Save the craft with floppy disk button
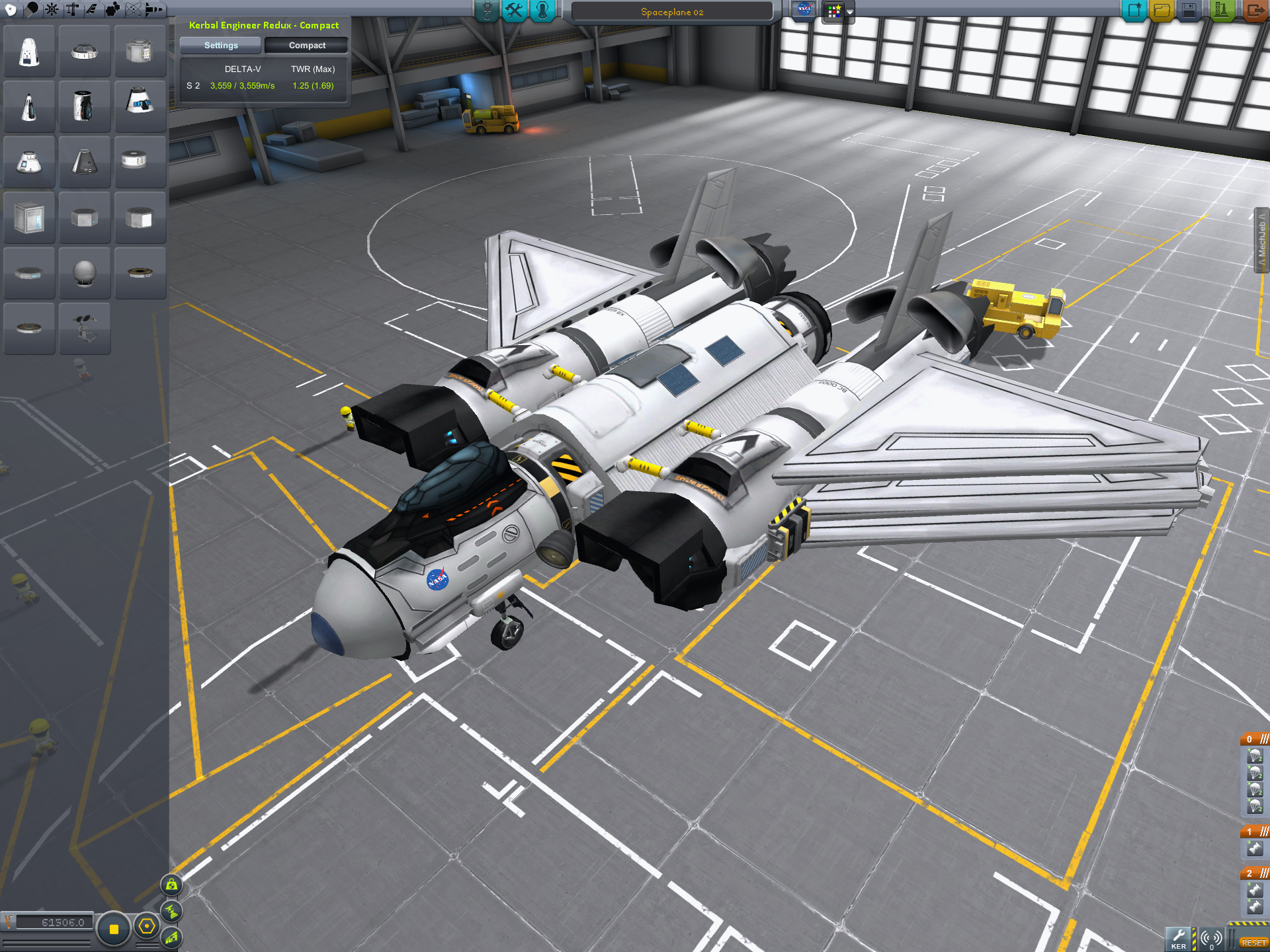Screen dimensions: 1270x952 (1189, 11)
